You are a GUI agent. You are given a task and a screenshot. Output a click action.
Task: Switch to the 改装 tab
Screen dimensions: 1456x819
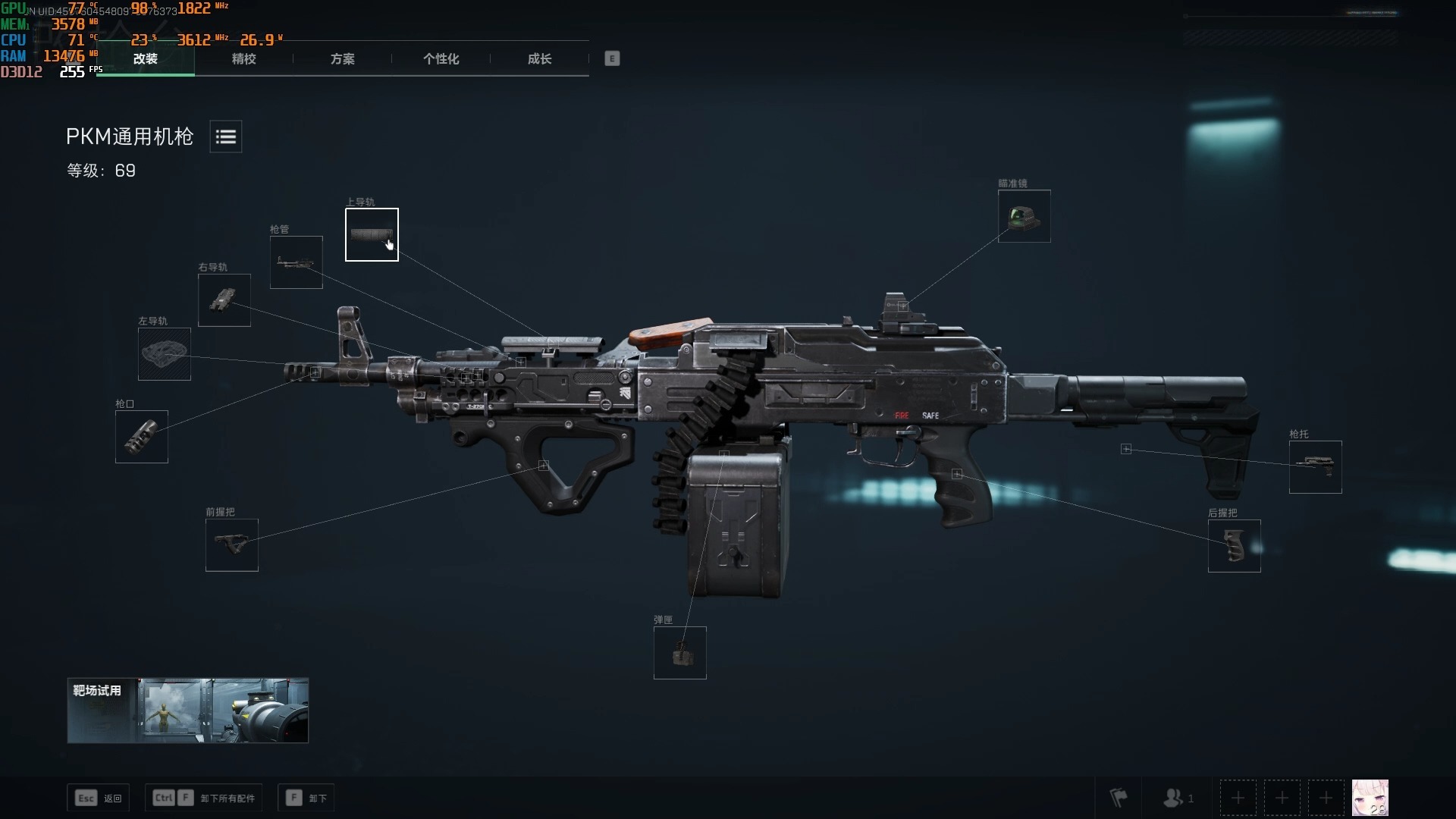145,59
